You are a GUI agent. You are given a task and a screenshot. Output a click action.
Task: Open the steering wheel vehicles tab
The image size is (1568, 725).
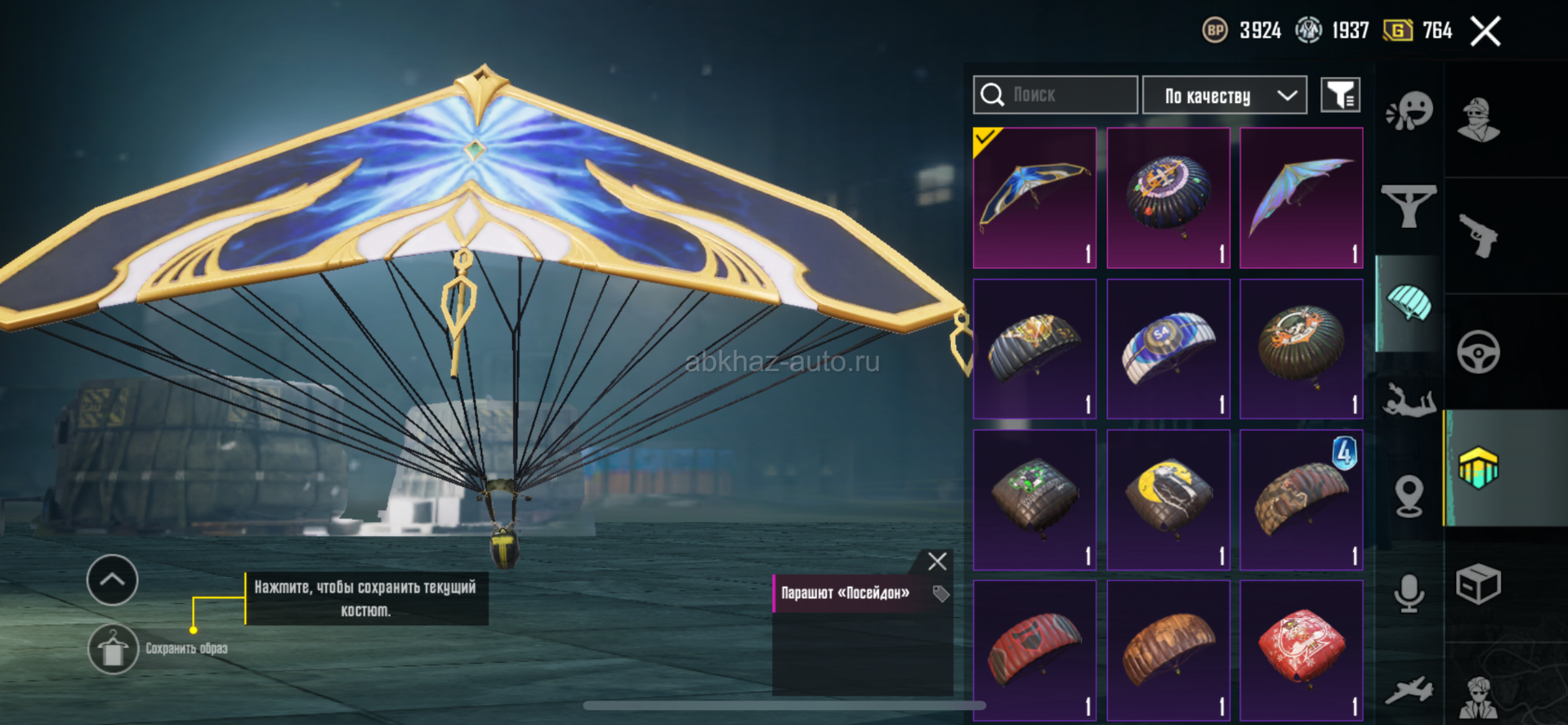[x=1478, y=352]
